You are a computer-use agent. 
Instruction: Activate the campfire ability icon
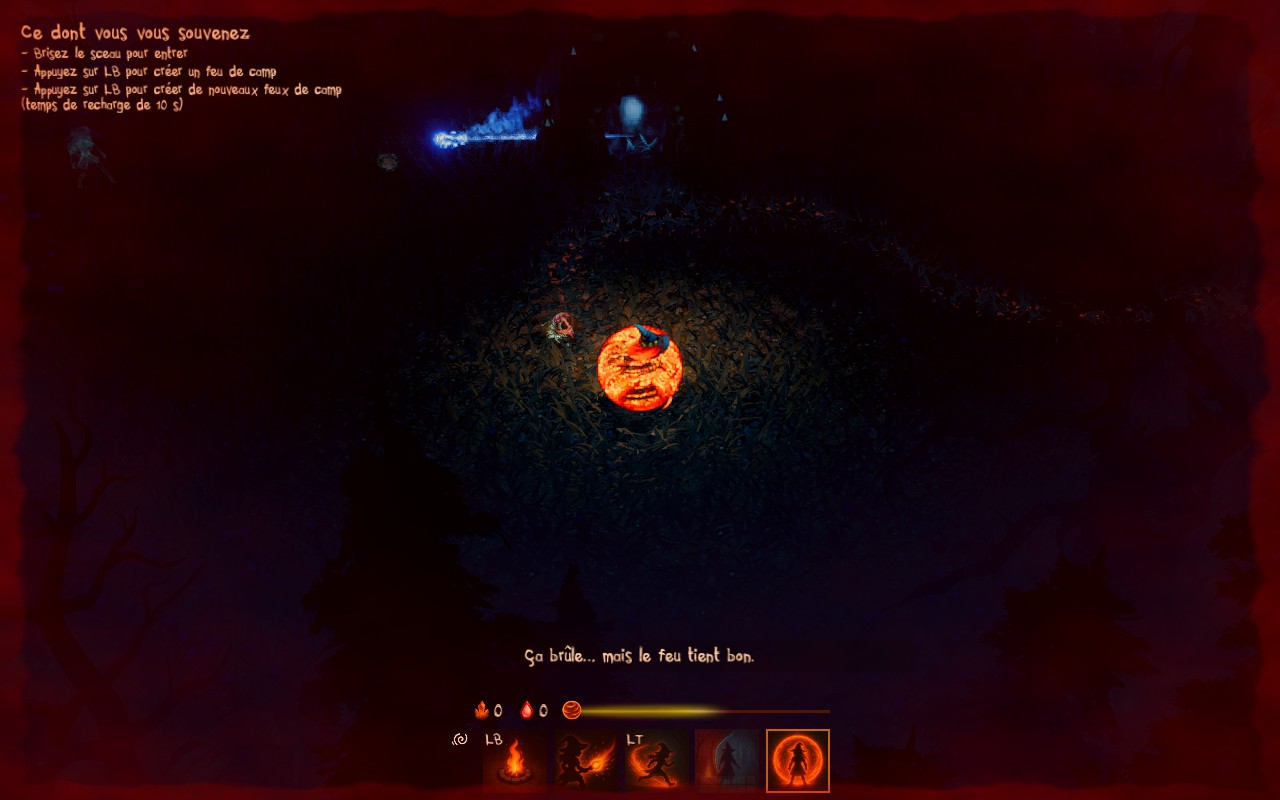[515, 762]
